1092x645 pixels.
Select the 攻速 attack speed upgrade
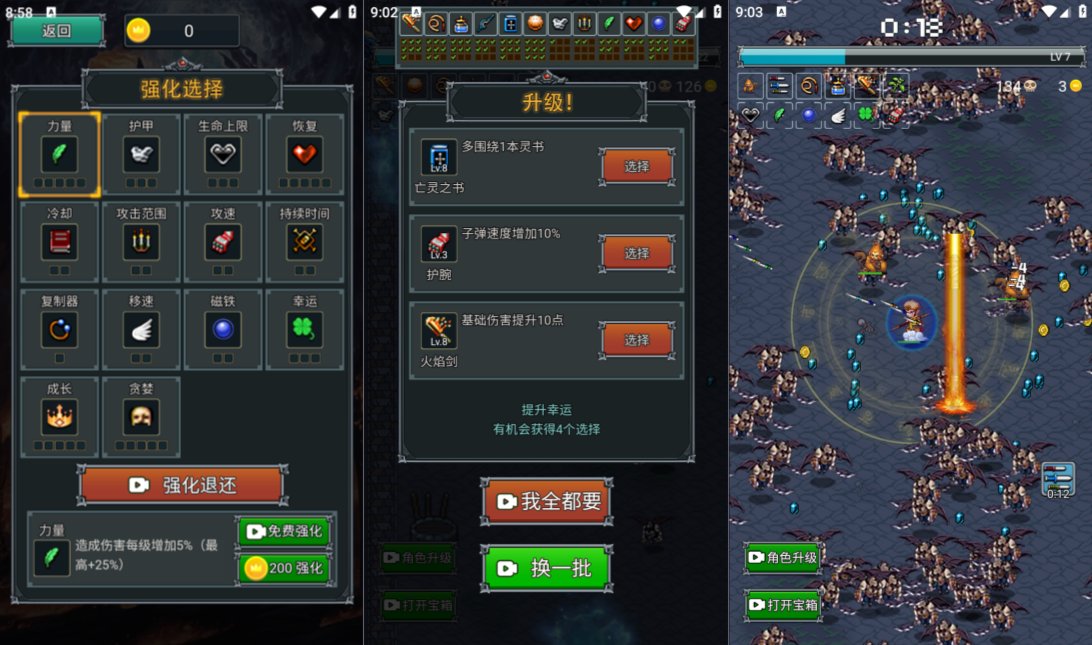tap(223, 241)
